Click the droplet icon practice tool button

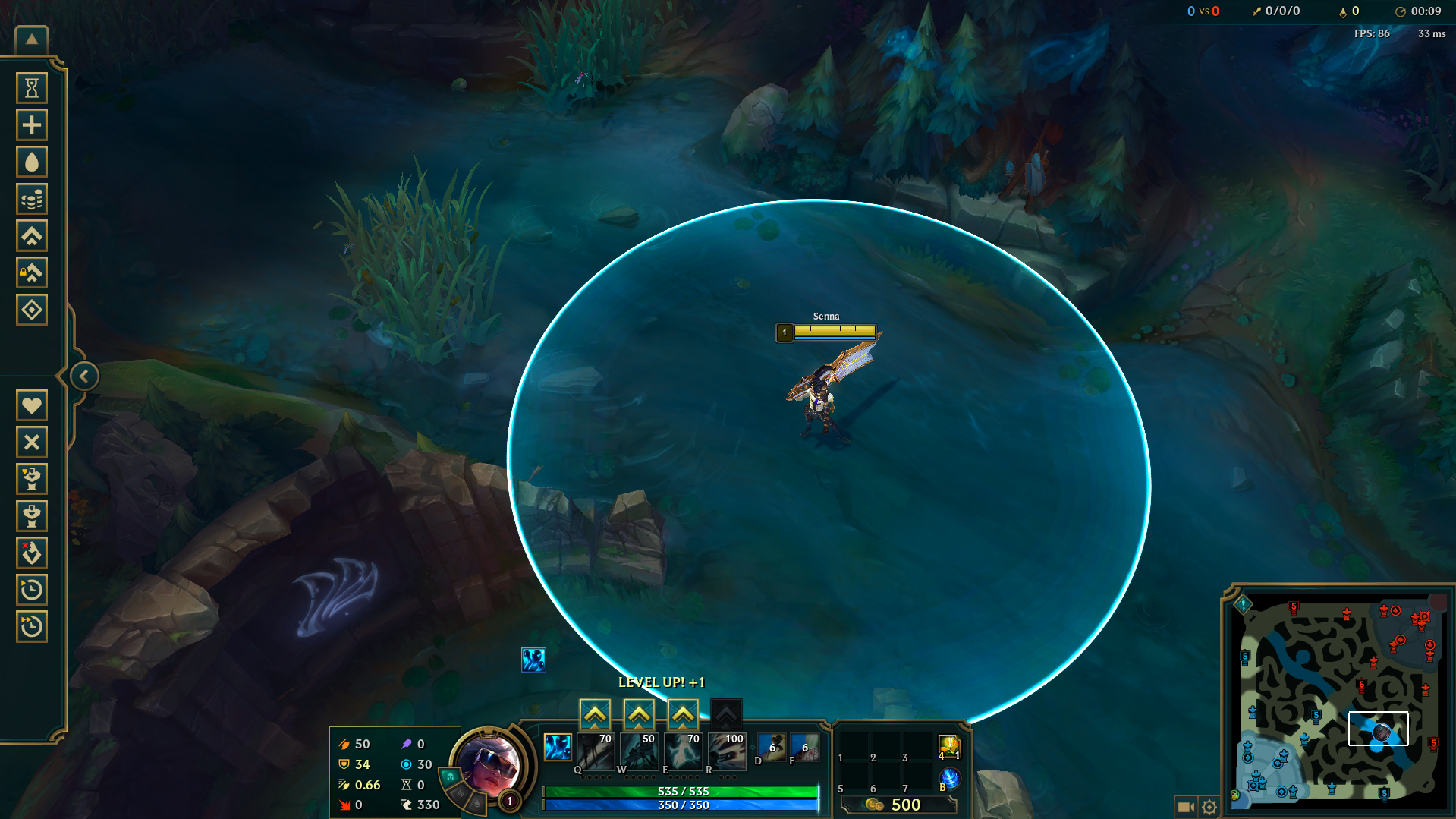tap(32, 162)
